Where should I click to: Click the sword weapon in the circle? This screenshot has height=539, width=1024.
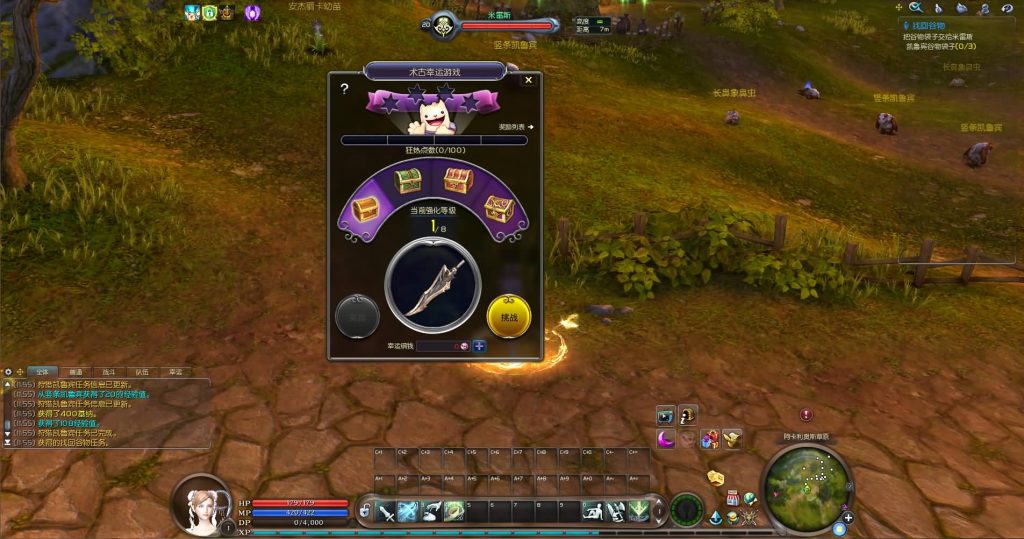pyautogui.click(x=436, y=283)
